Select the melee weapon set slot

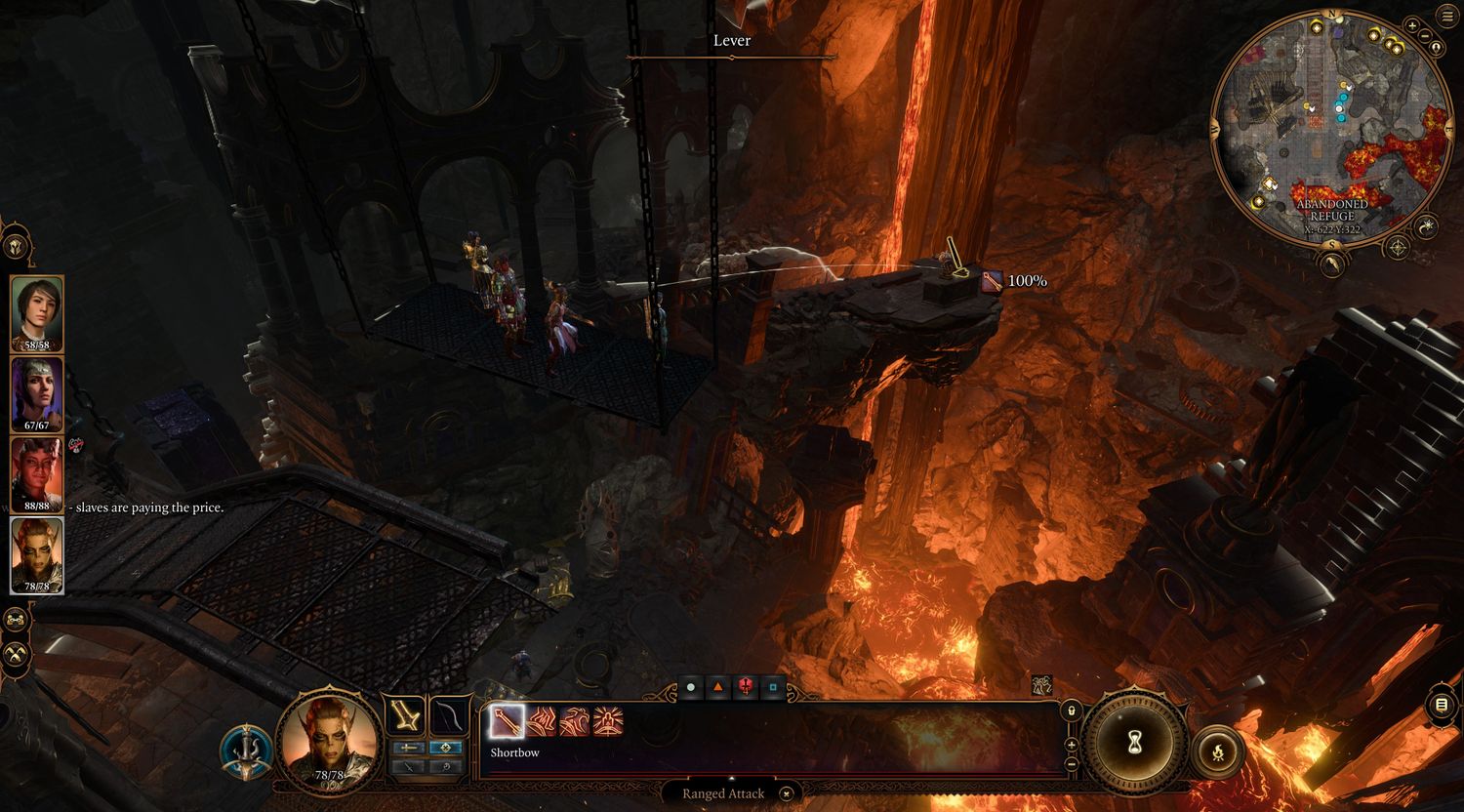[405, 717]
